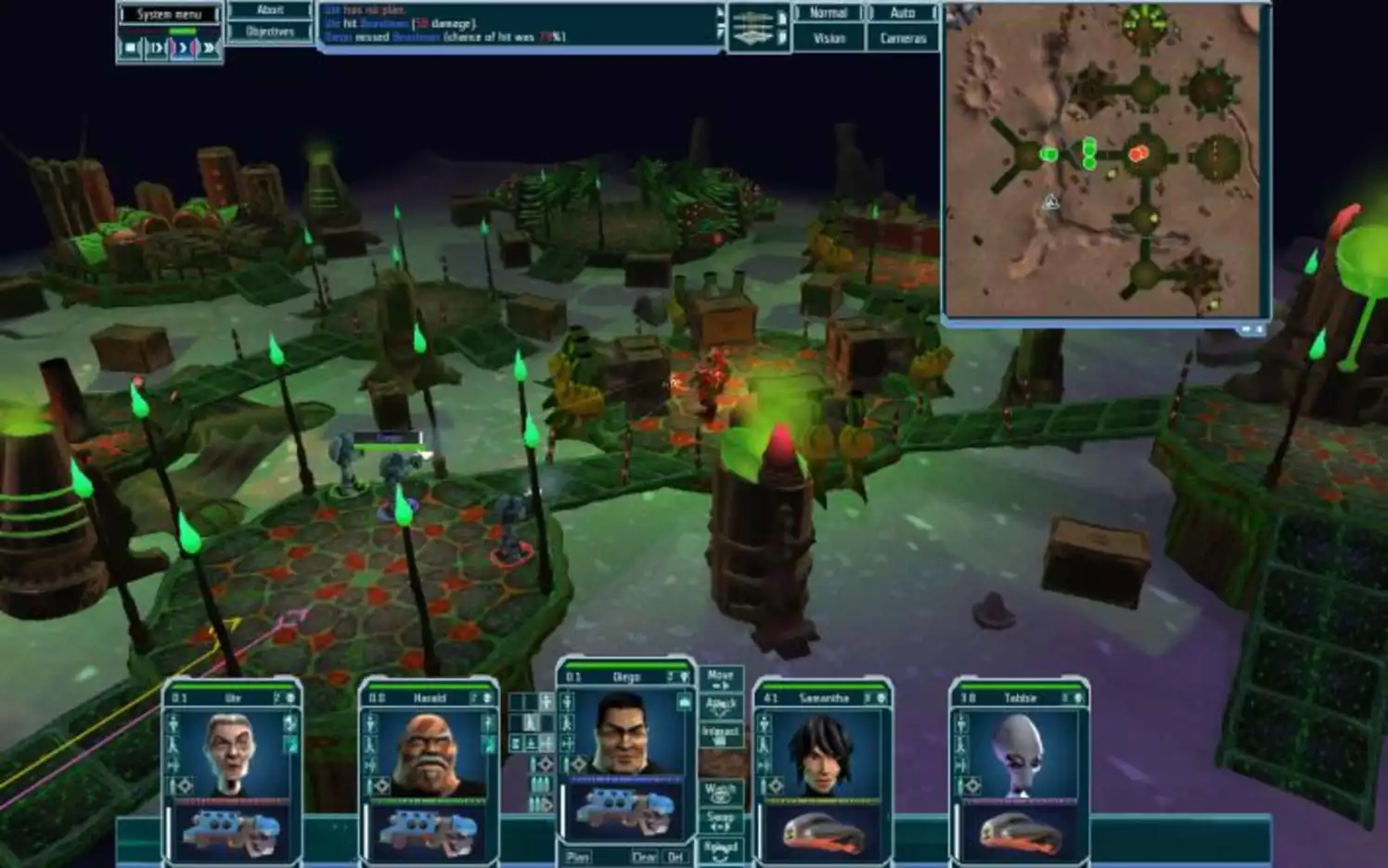Choose the Attack command
Screen dimensions: 1388x868
pyautogui.click(x=720, y=706)
